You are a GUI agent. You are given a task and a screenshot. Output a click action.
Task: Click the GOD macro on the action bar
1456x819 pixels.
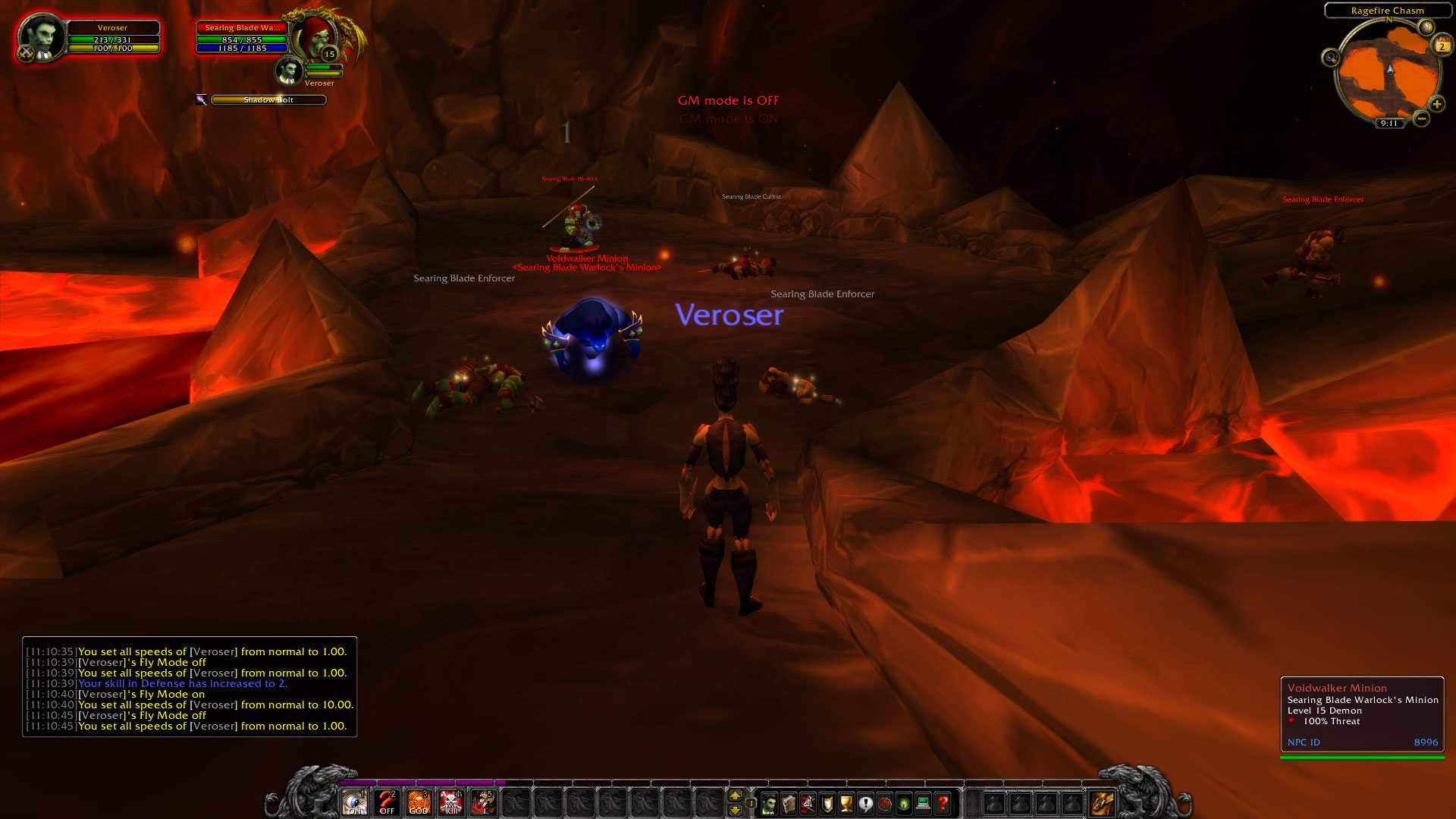click(x=418, y=802)
